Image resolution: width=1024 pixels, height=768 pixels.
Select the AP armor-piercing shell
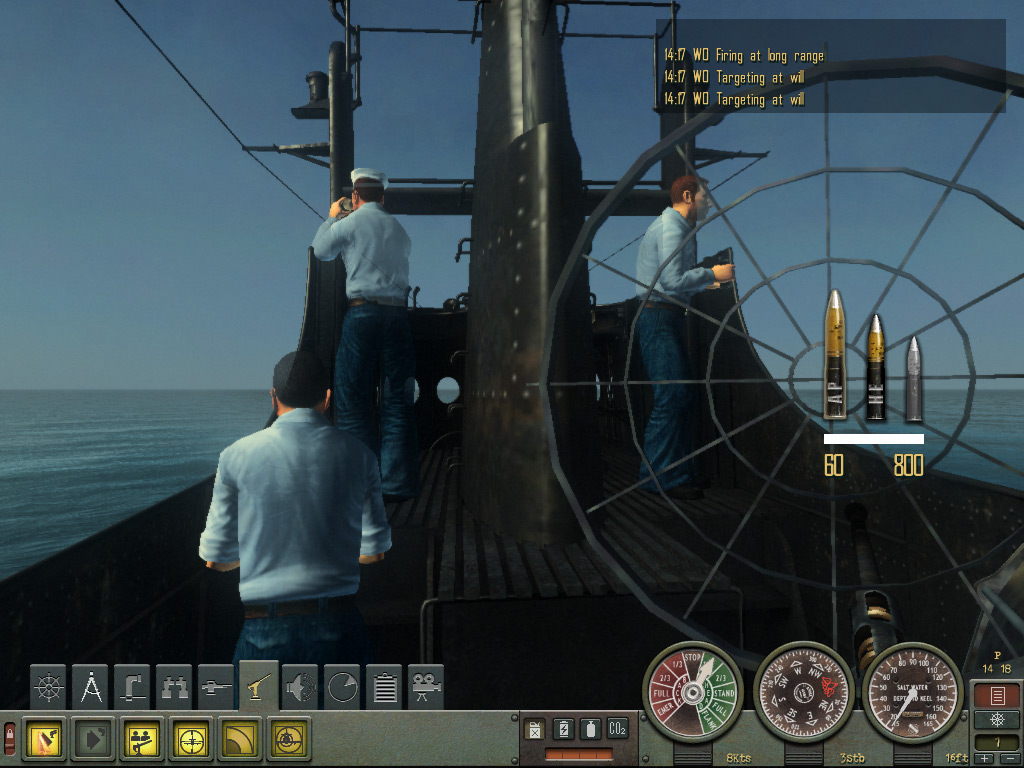pyautogui.click(x=835, y=355)
